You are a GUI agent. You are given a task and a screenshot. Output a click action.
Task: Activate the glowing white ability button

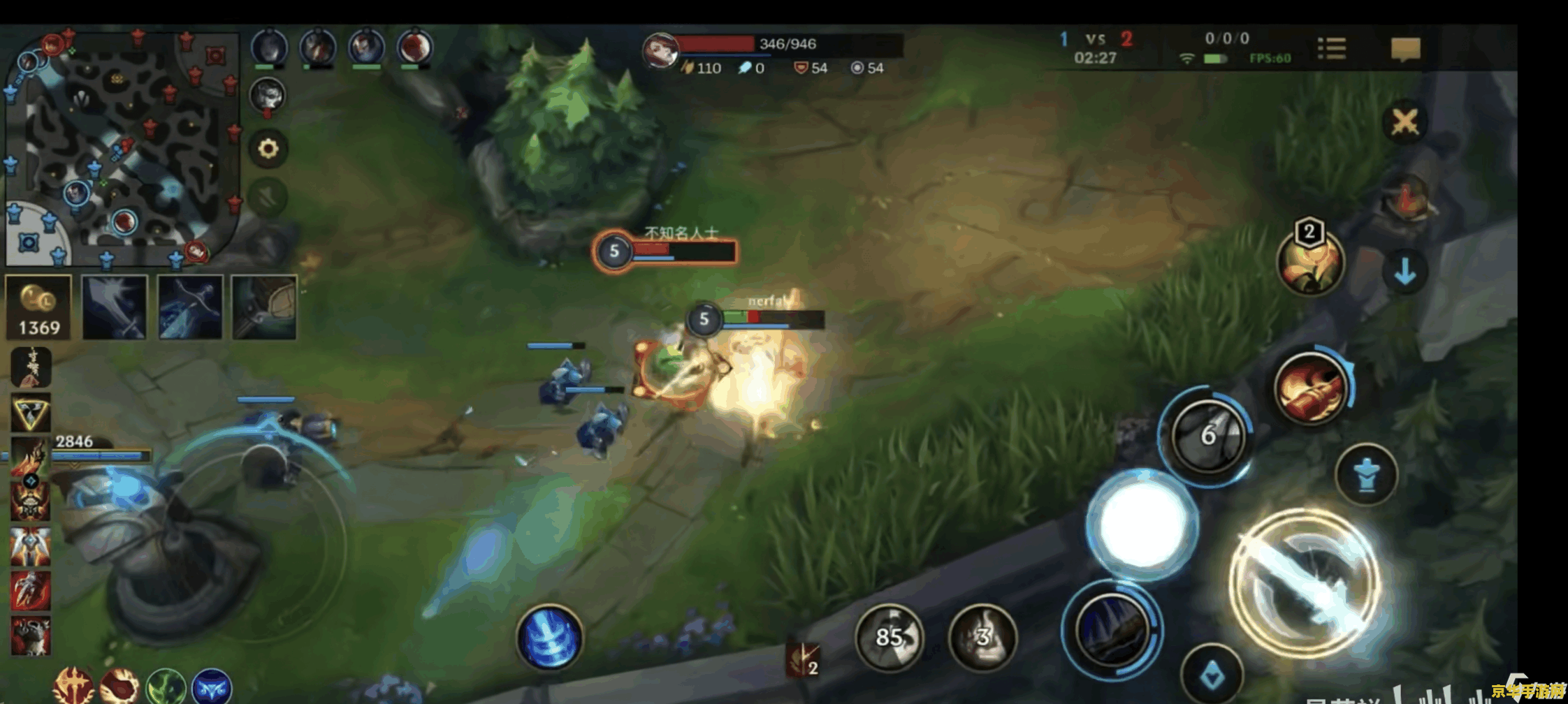tap(1142, 525)
